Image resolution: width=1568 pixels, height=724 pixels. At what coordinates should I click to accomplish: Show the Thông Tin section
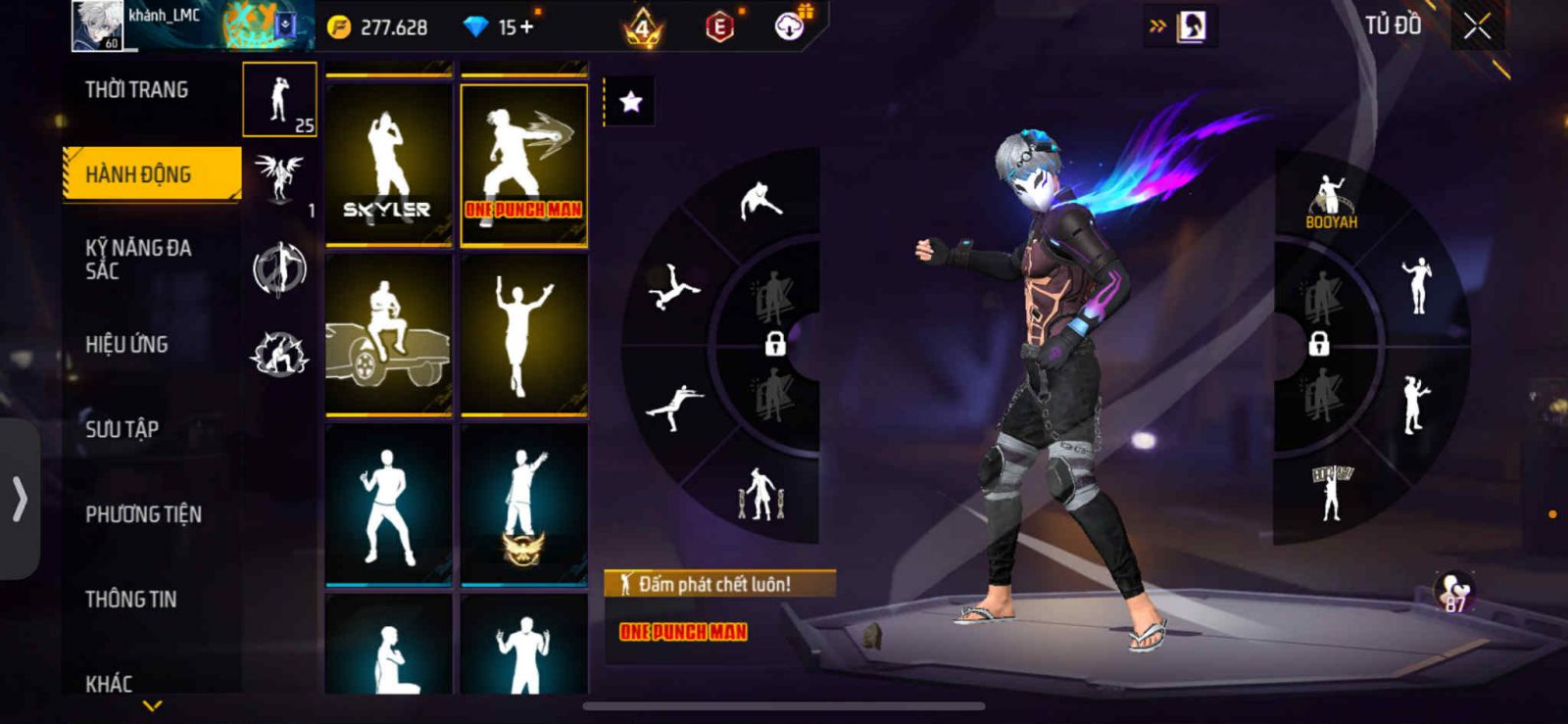coord(130,599)
